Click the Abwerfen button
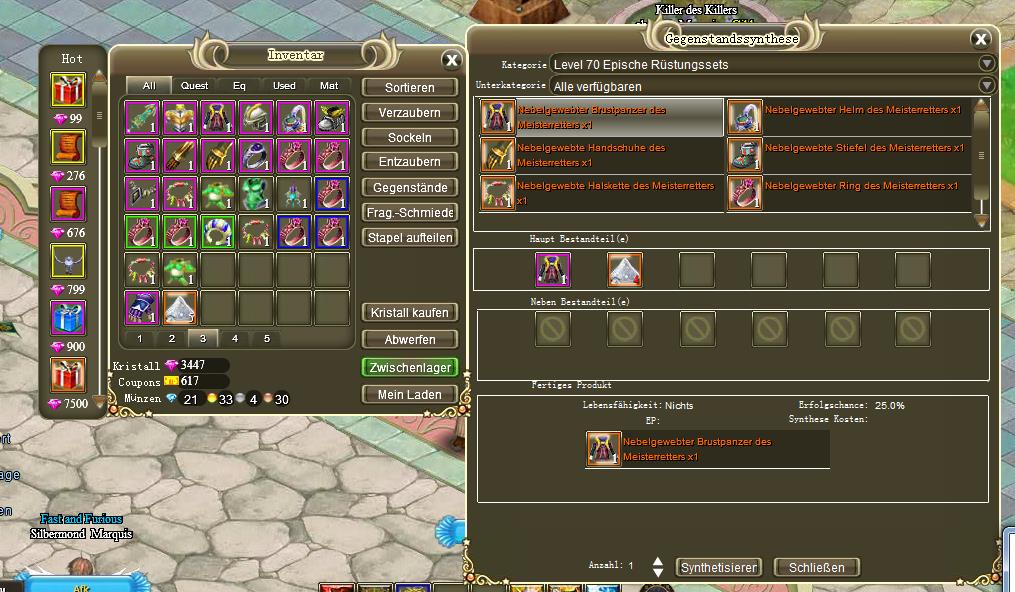This screenshot has height=592, width=1015. [x=409, y=339]
